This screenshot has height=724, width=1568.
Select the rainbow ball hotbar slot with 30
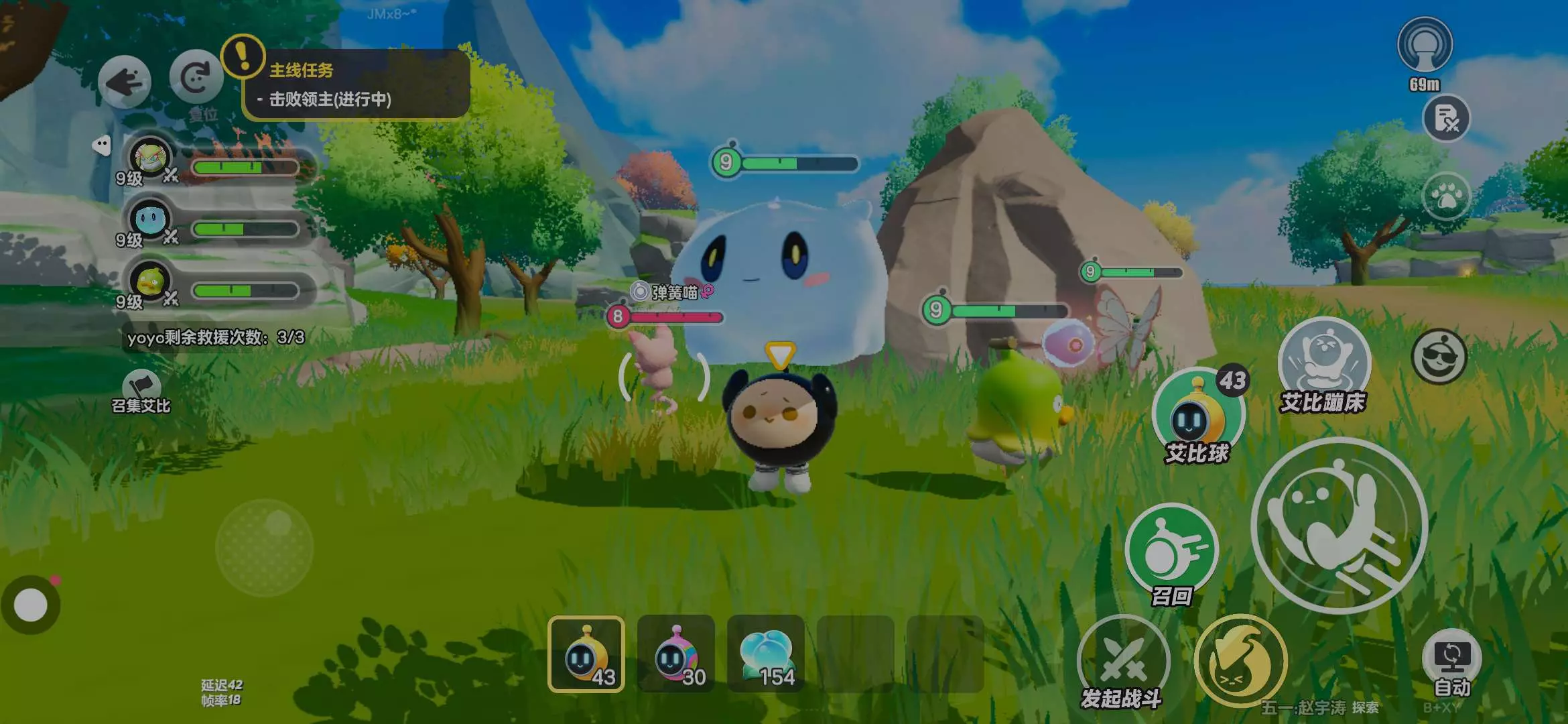coord(676,654)
